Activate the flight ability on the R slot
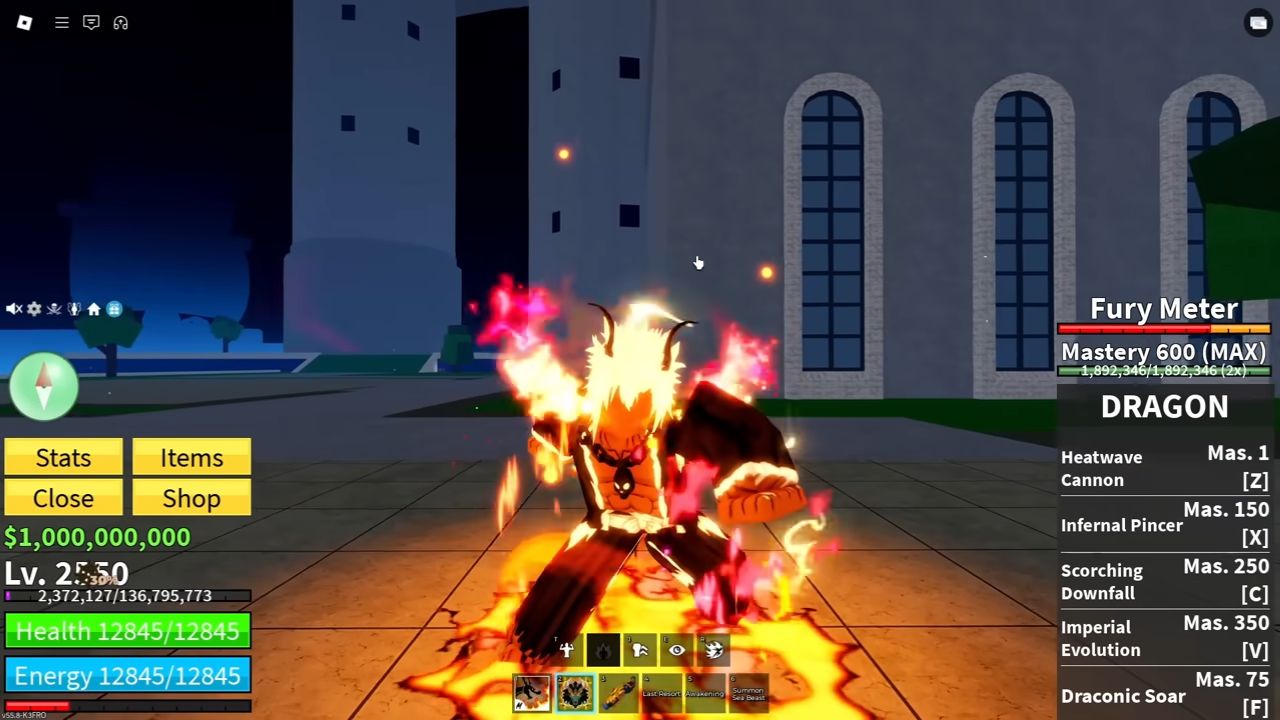This screenshot has height=720, width=1280. tap(712, 651)
